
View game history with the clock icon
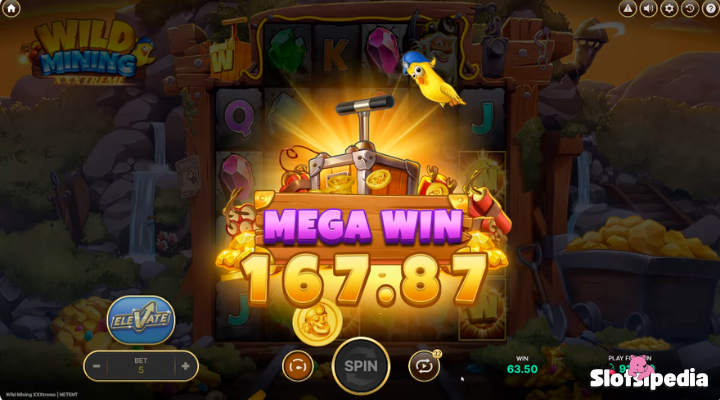click(x=690, y=9)
